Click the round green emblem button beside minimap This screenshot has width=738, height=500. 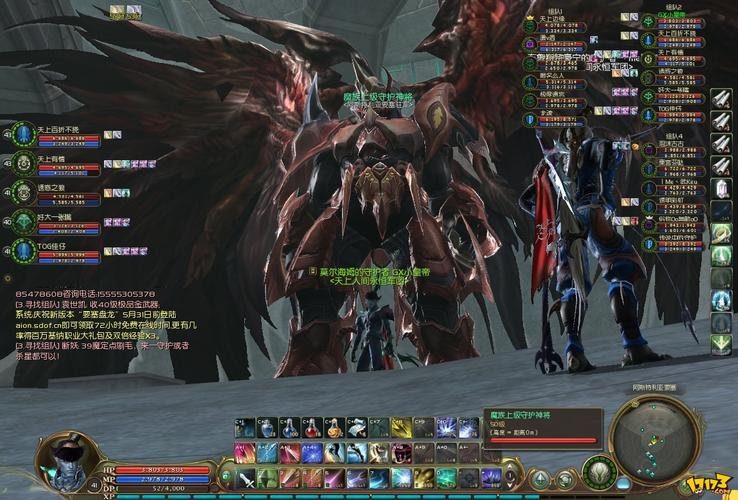click(598, 467)
